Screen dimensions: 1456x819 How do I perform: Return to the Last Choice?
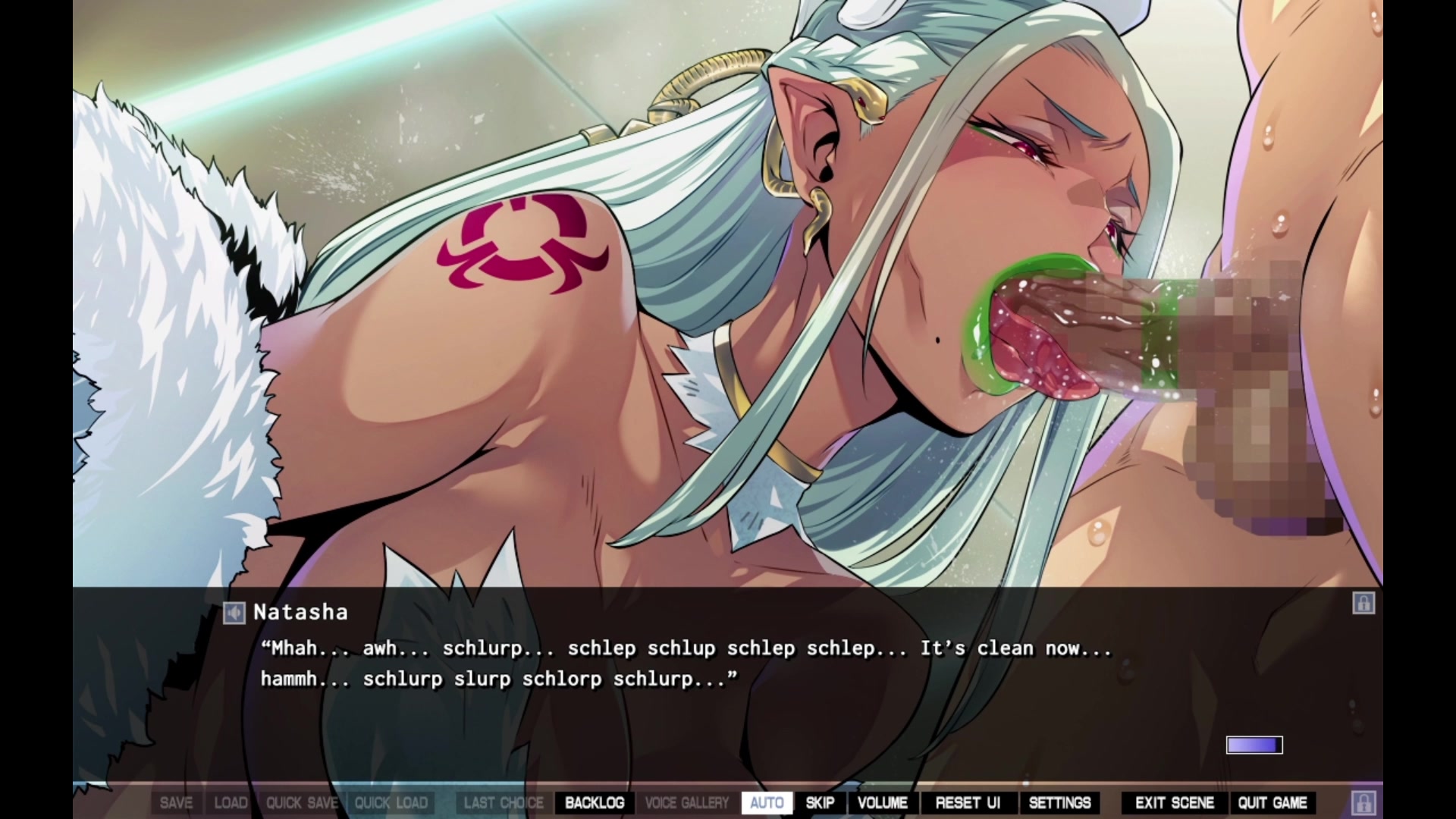504,802
